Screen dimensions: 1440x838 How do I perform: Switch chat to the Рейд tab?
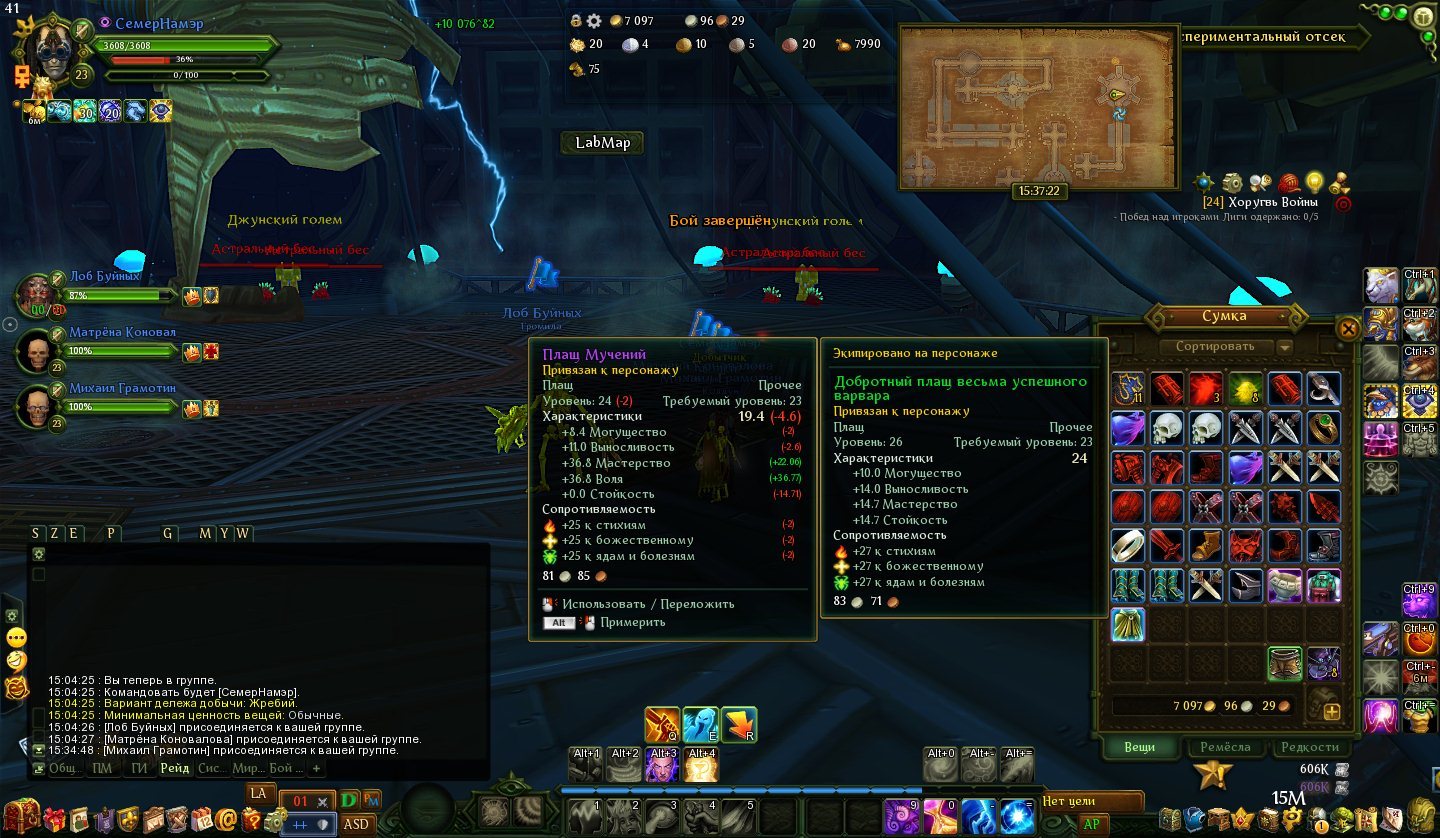173,768
